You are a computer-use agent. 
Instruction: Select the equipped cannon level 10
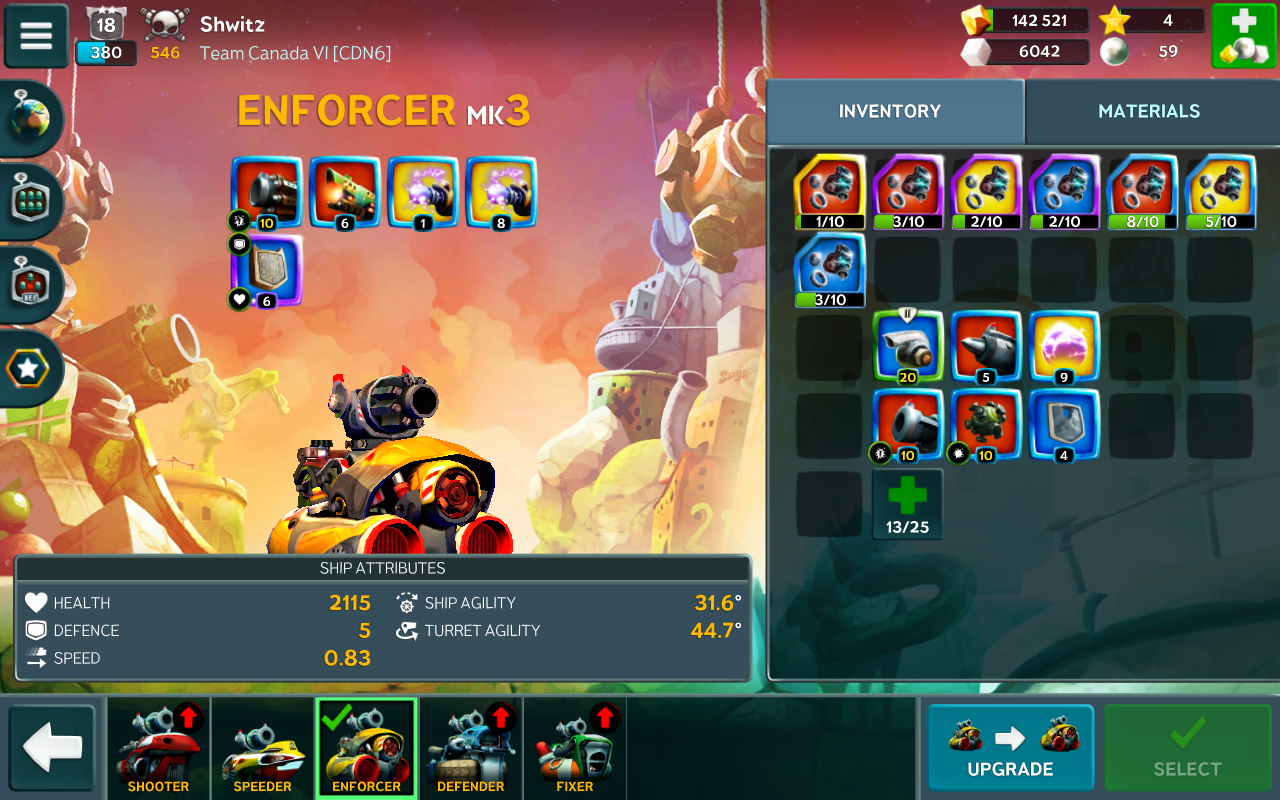click(266, 191)
